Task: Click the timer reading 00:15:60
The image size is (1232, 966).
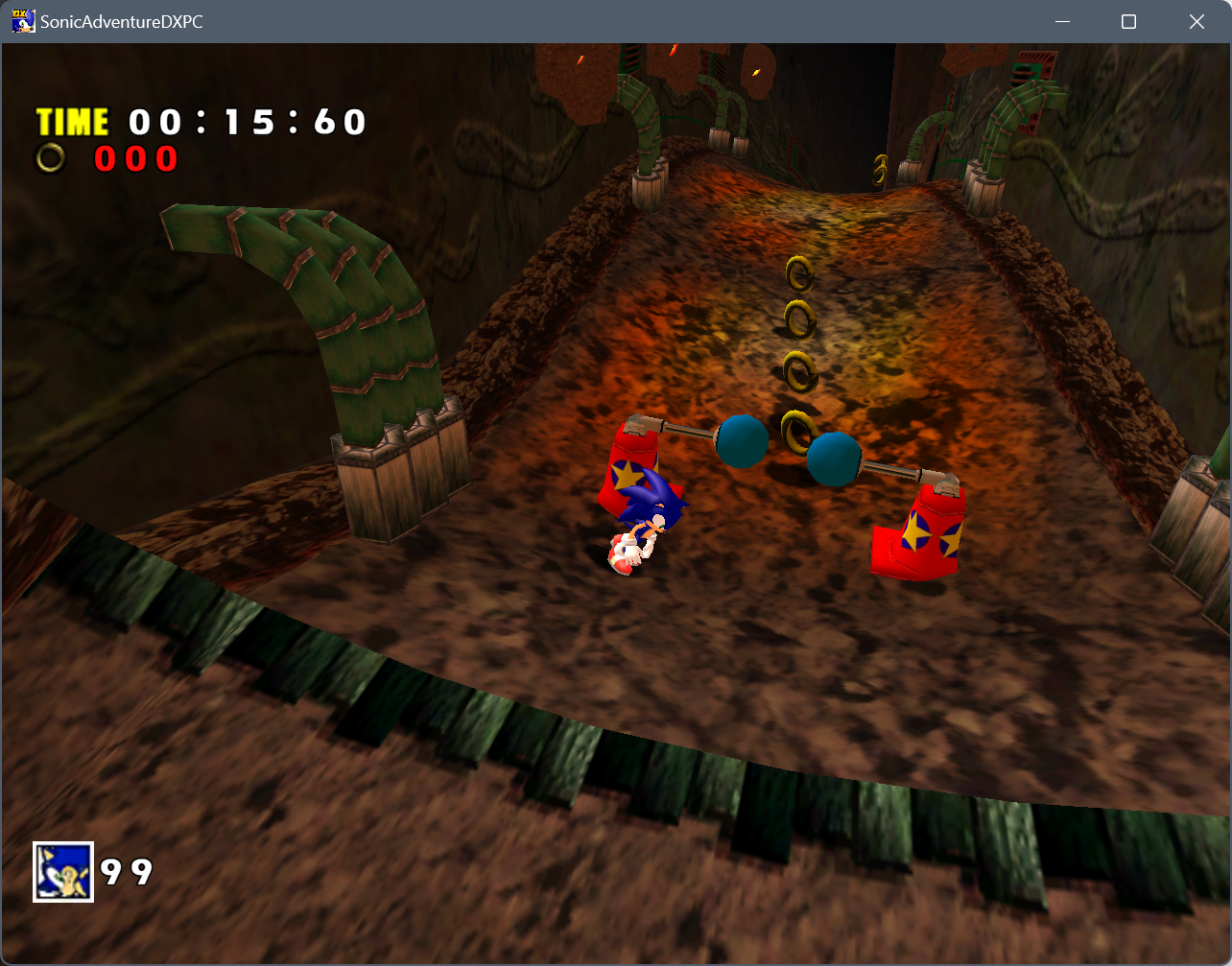Action: [x=245, y=122]
